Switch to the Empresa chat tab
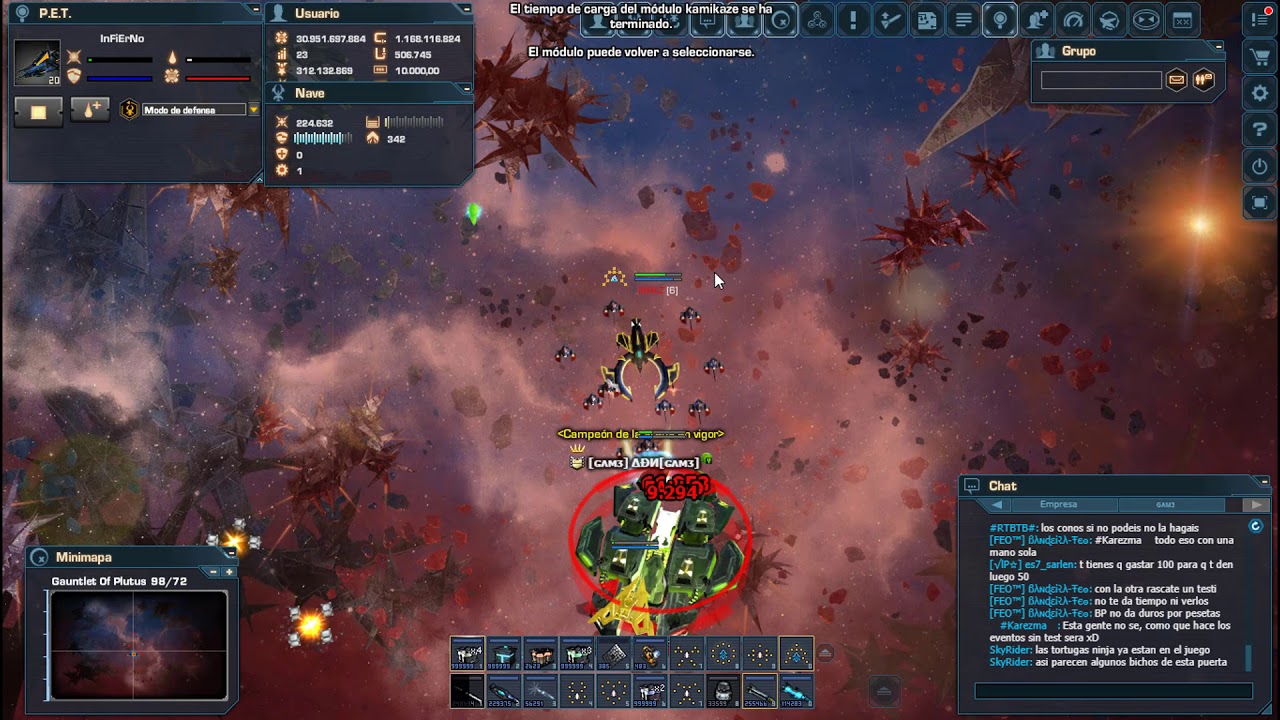 coord(1058,505)
